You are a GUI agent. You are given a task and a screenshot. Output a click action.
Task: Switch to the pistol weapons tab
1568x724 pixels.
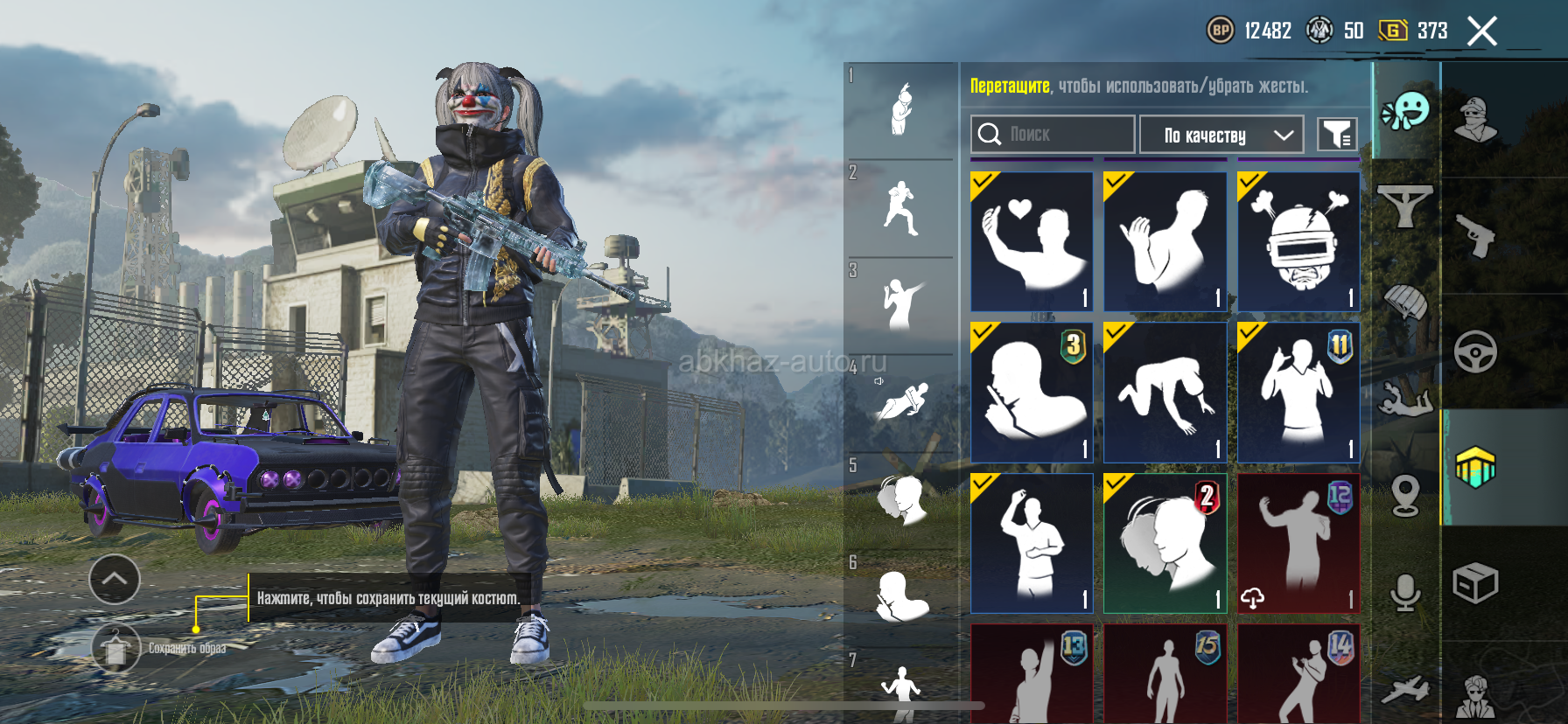[1475, 235]
